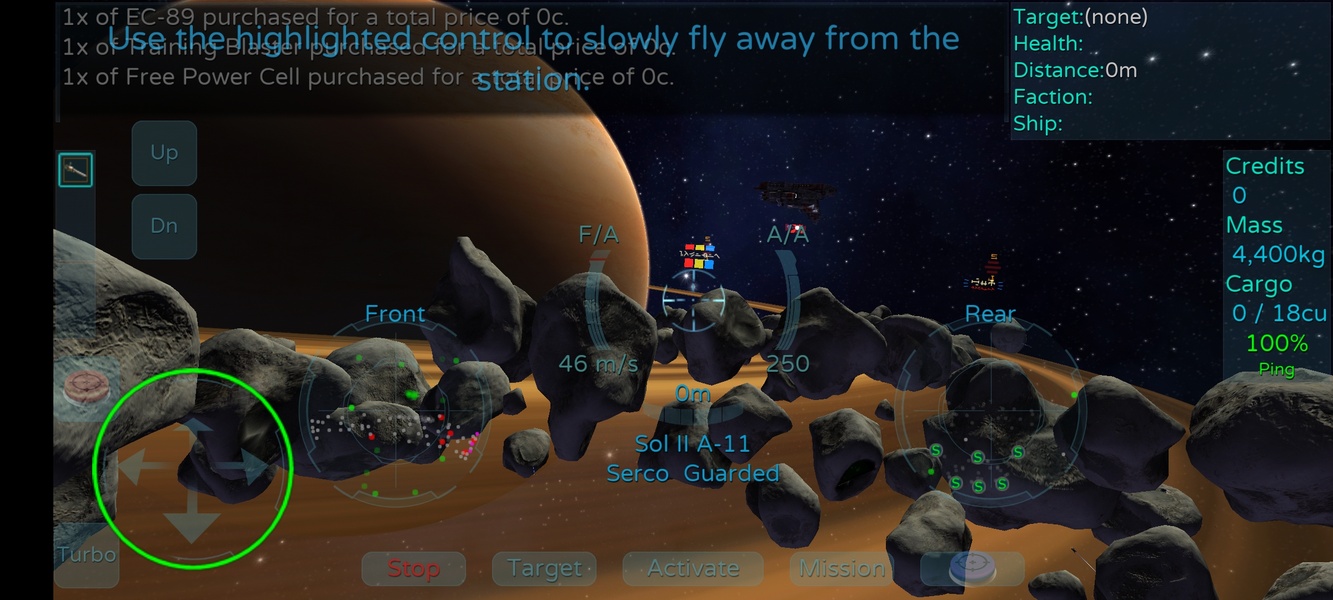
Task: Hit the red Stop button
Action: 413,569
